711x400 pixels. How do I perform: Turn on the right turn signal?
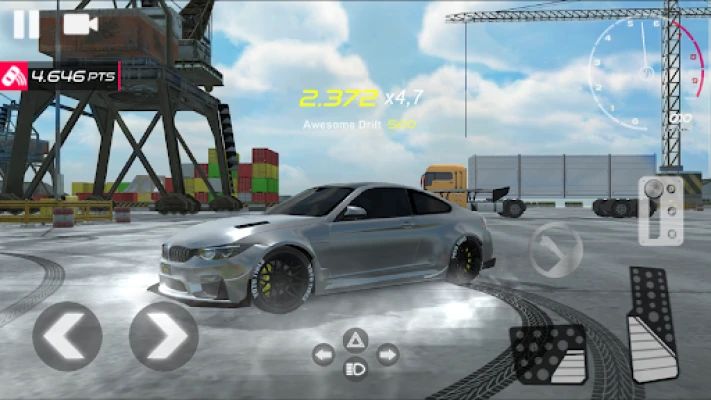[x=387, y=355]
